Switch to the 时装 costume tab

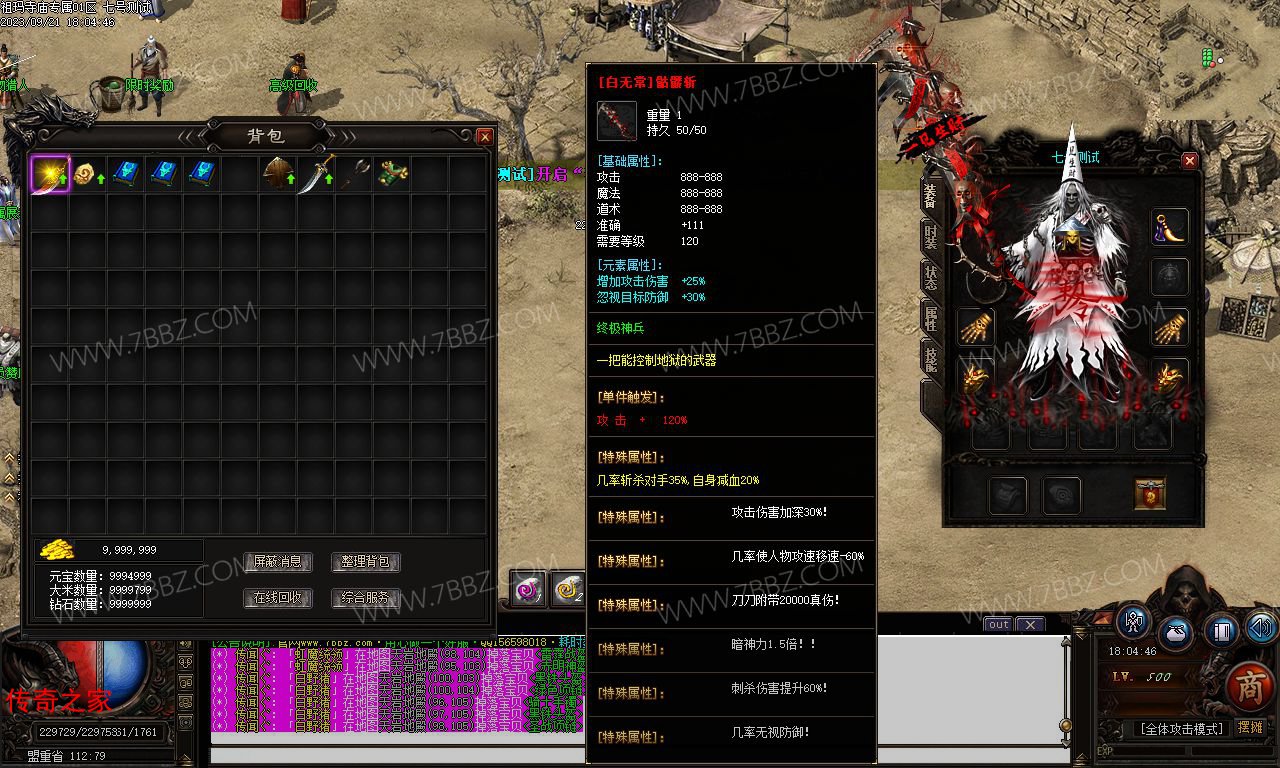click(931, 237)
